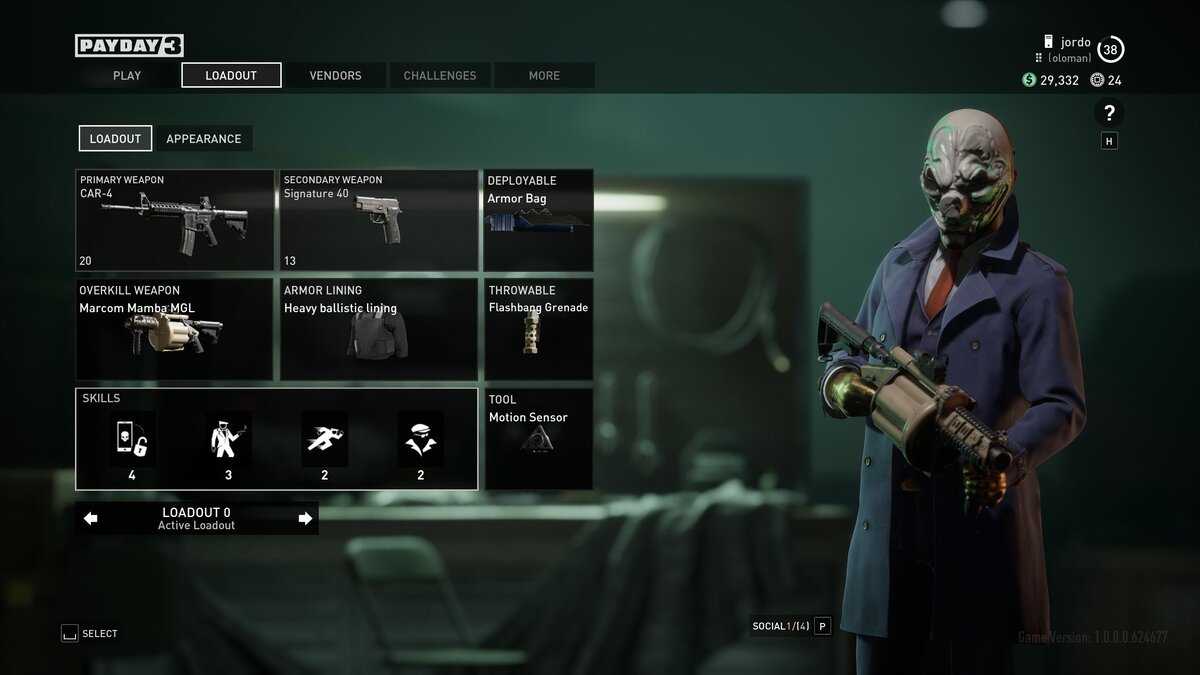
Task: Switch to the previous loadout with left arrow
Action: 91,518
